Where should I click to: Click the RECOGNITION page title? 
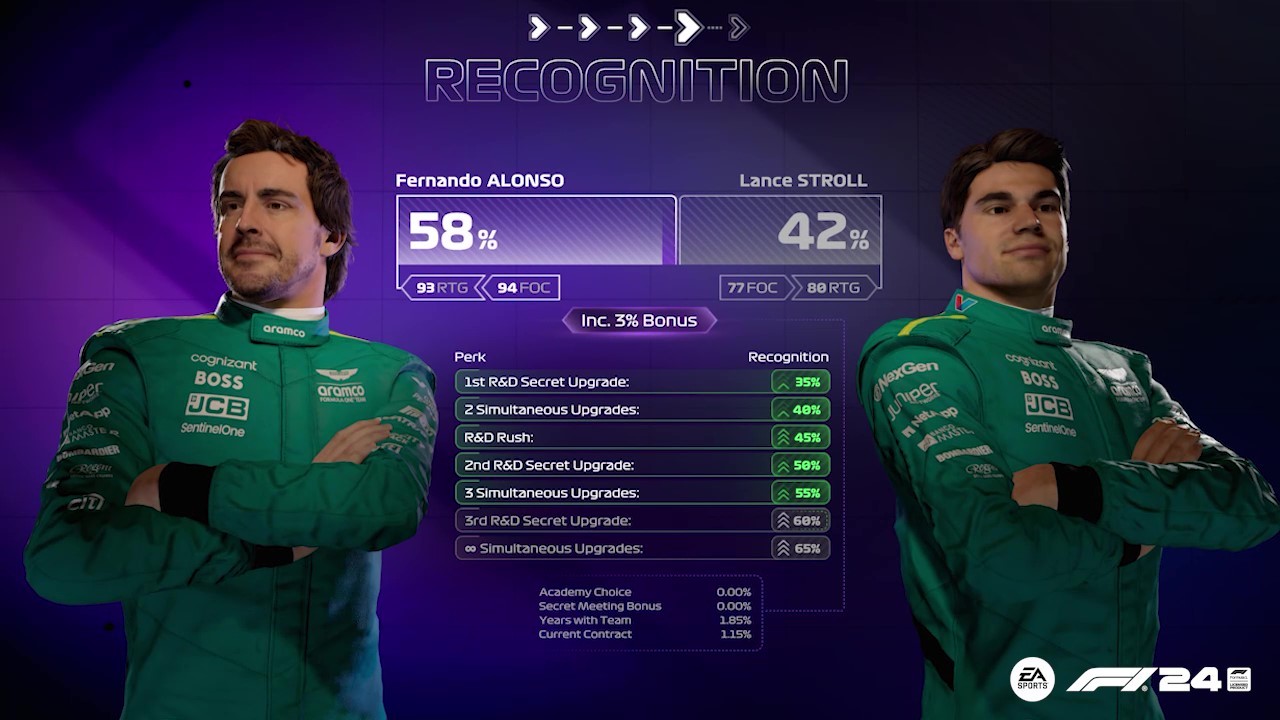pyautogui.click(x=639, y=78)
